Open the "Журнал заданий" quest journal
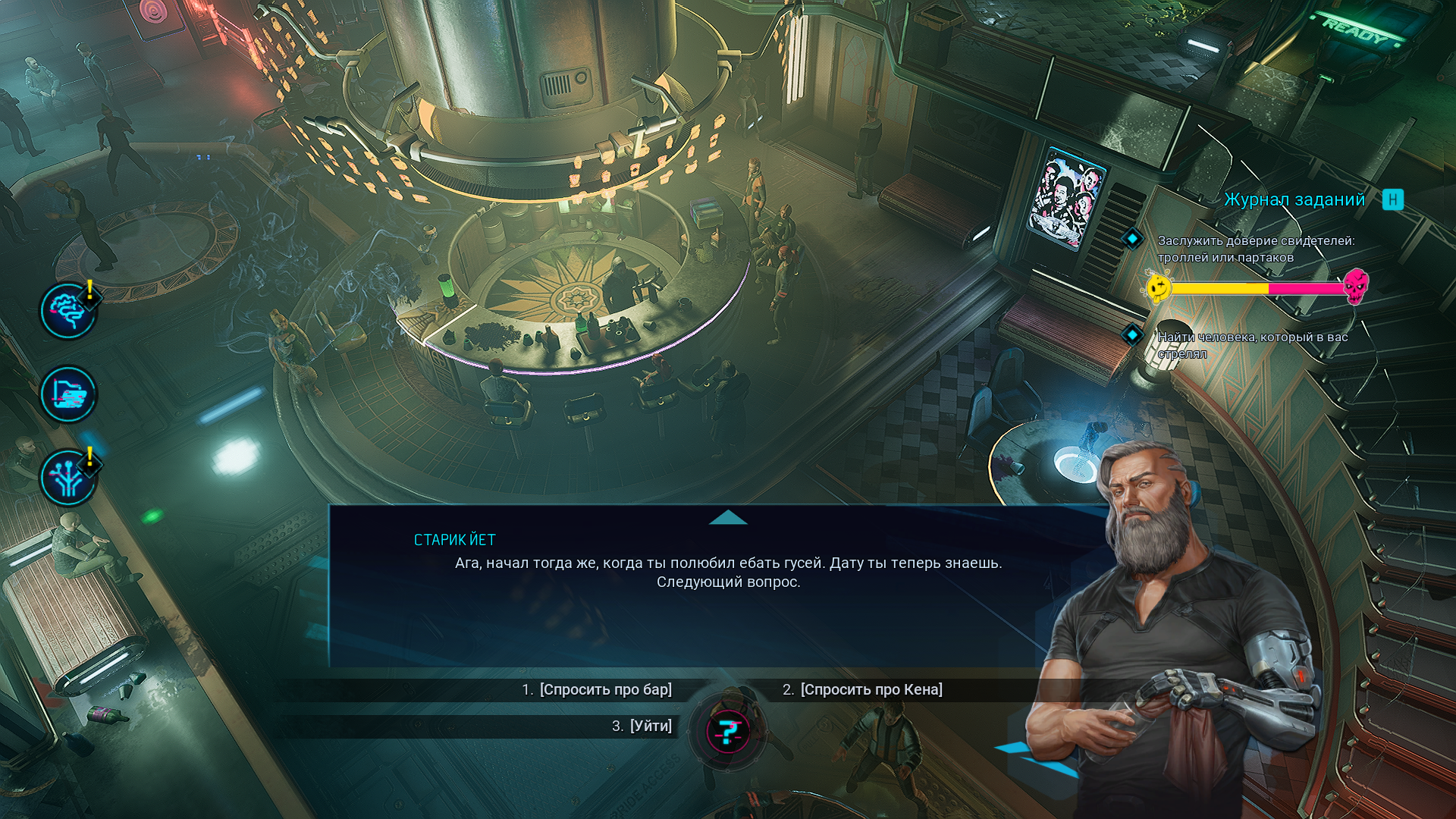Viewport: 1456px width, 819px height. (x=1294, y=199)
